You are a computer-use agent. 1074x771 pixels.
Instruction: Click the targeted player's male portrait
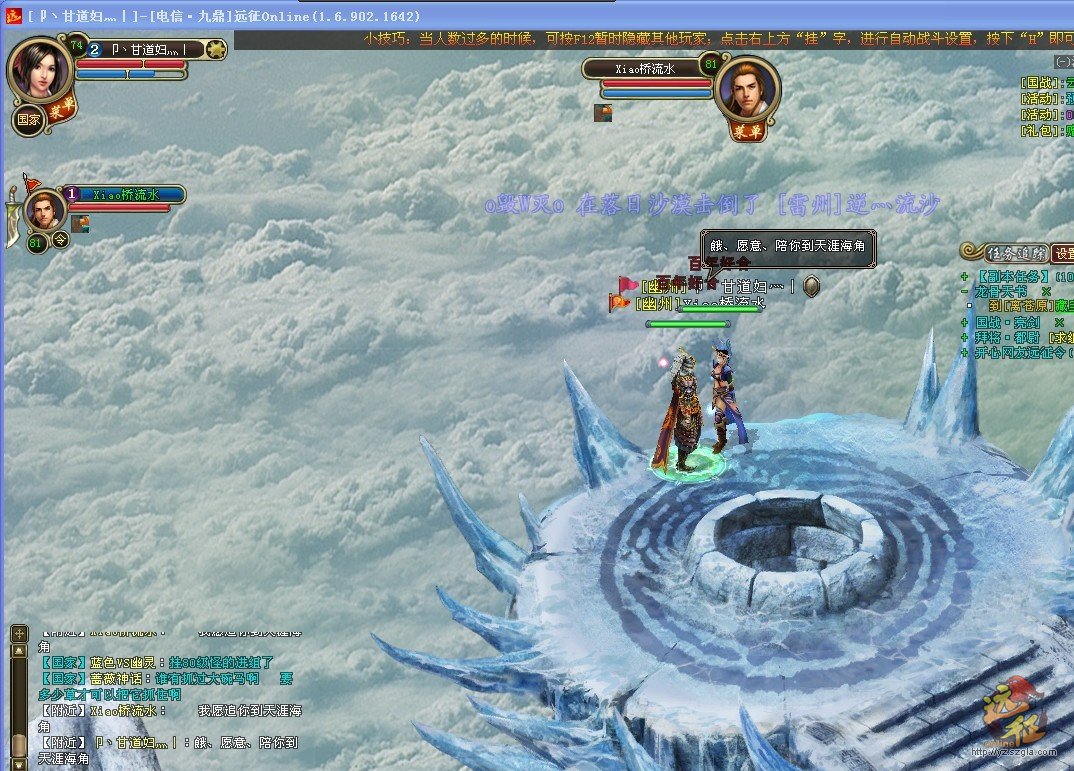pos(748,90)
